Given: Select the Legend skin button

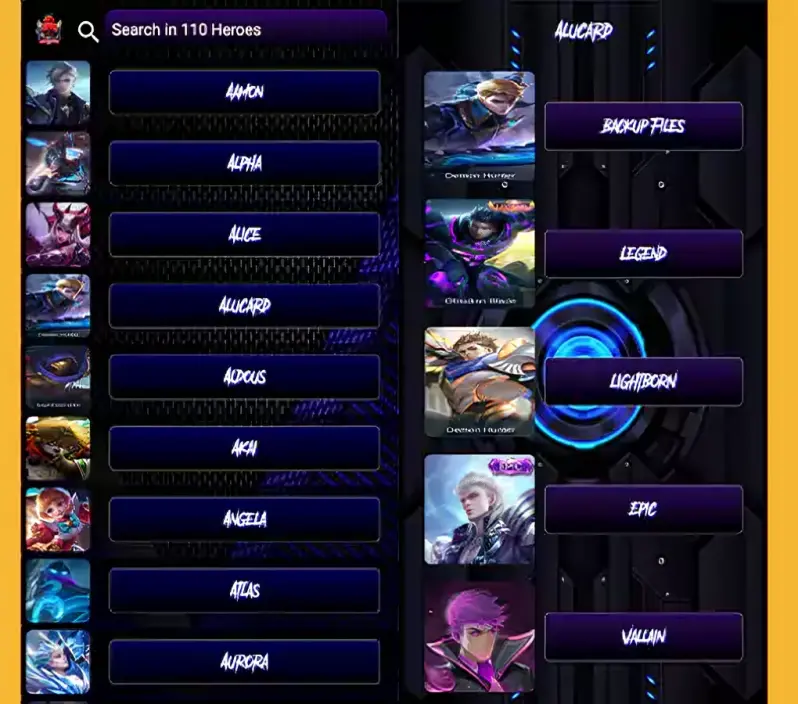Looking at the screenshot, I should click(643, 254).
